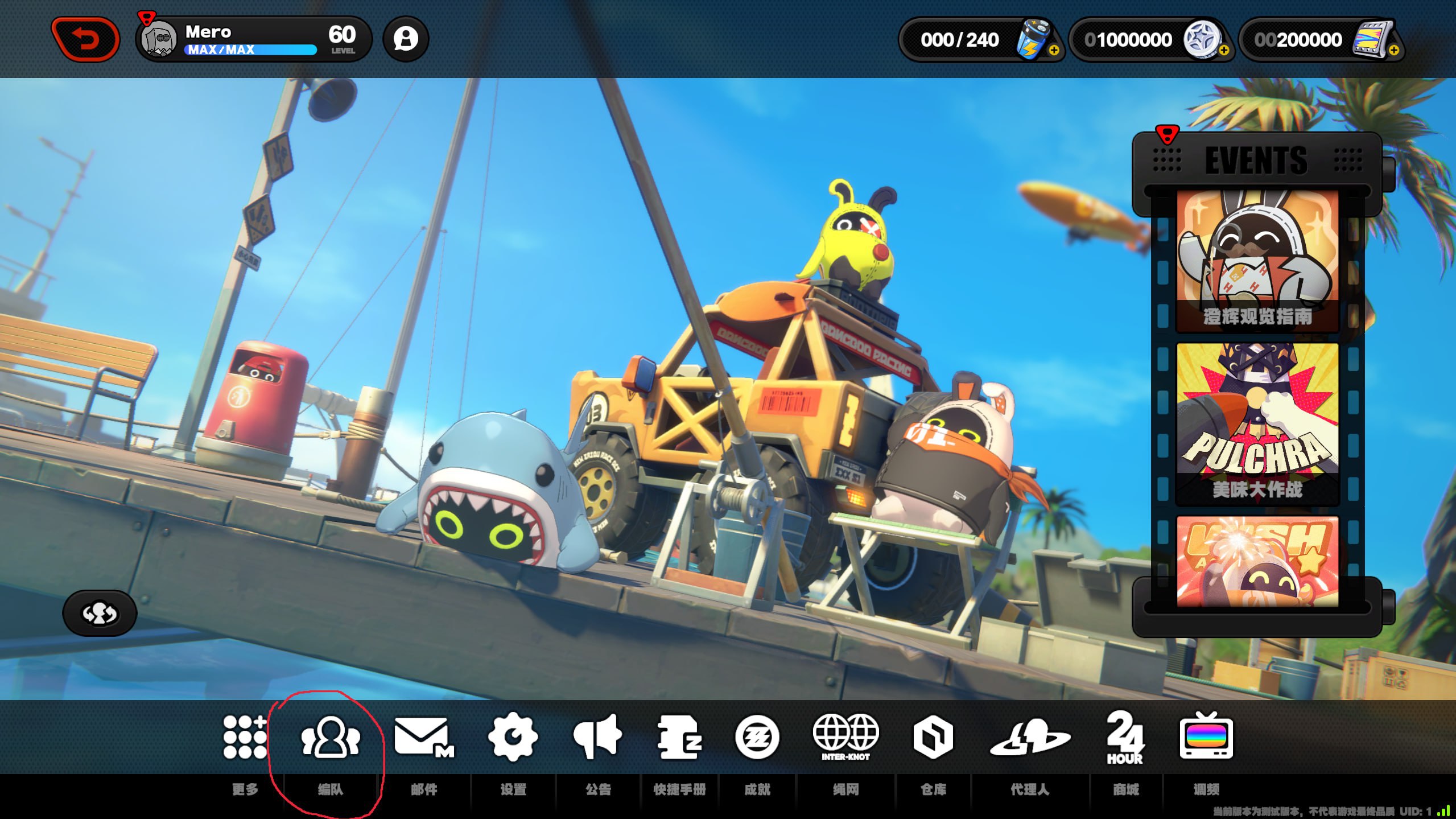Viewport: 1456px width, 819px height.
Task: Select the bottom firework event thumbnail
Action: 1257,561
